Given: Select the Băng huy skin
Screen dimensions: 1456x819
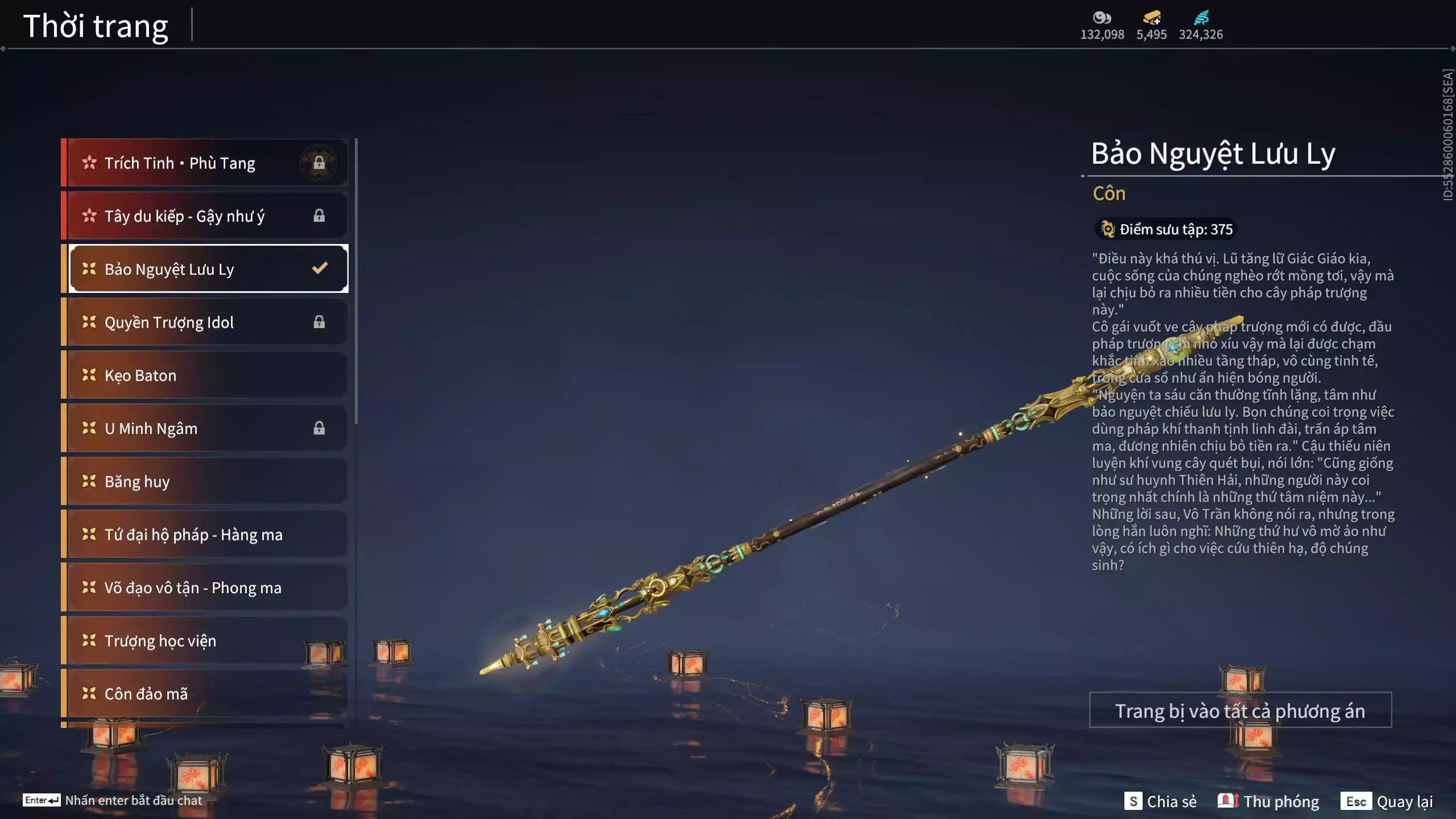Looking at the screenshot, I should pos(205,482).
